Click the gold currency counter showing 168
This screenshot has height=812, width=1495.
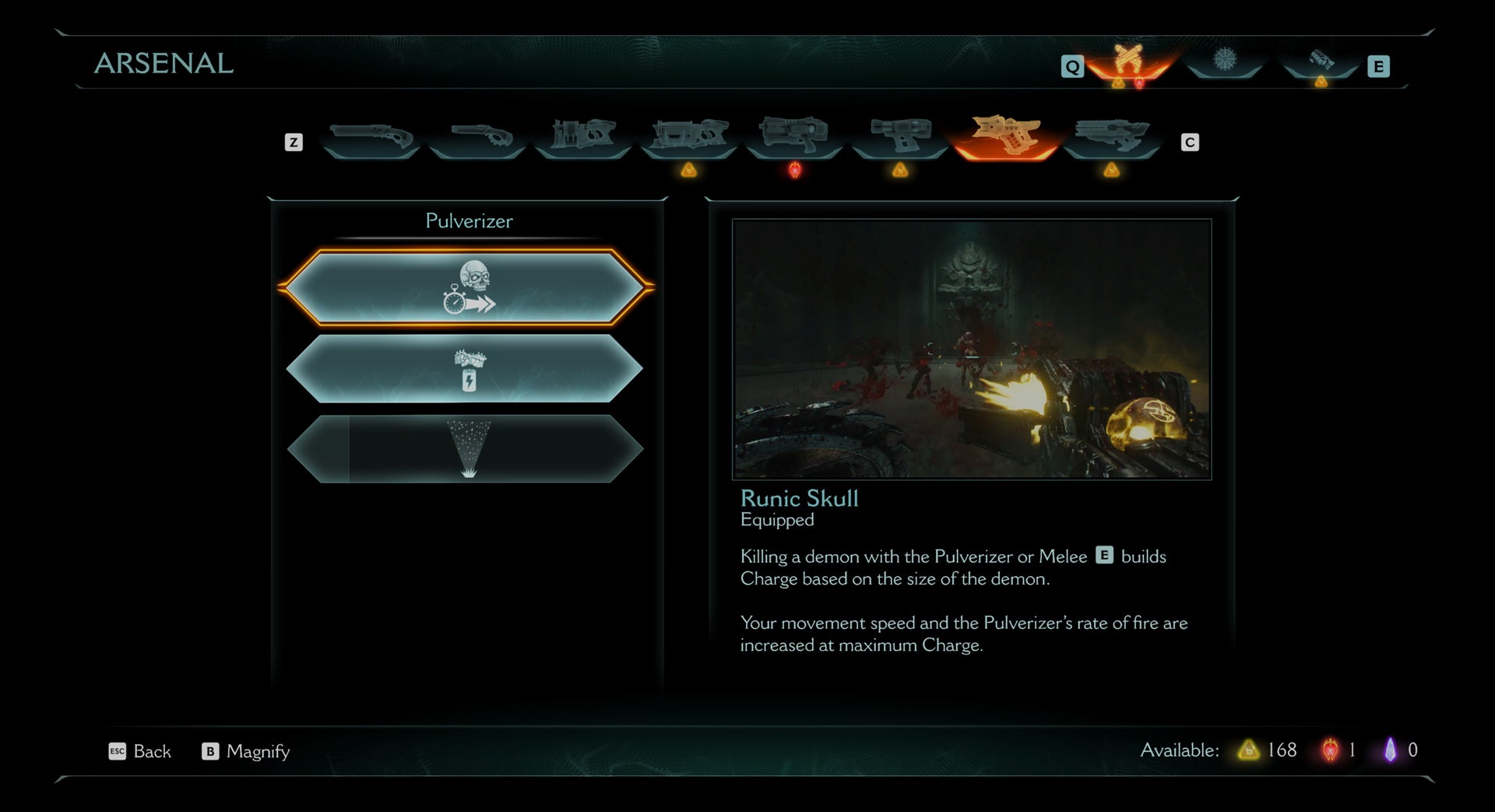[x=1265, y=750]
